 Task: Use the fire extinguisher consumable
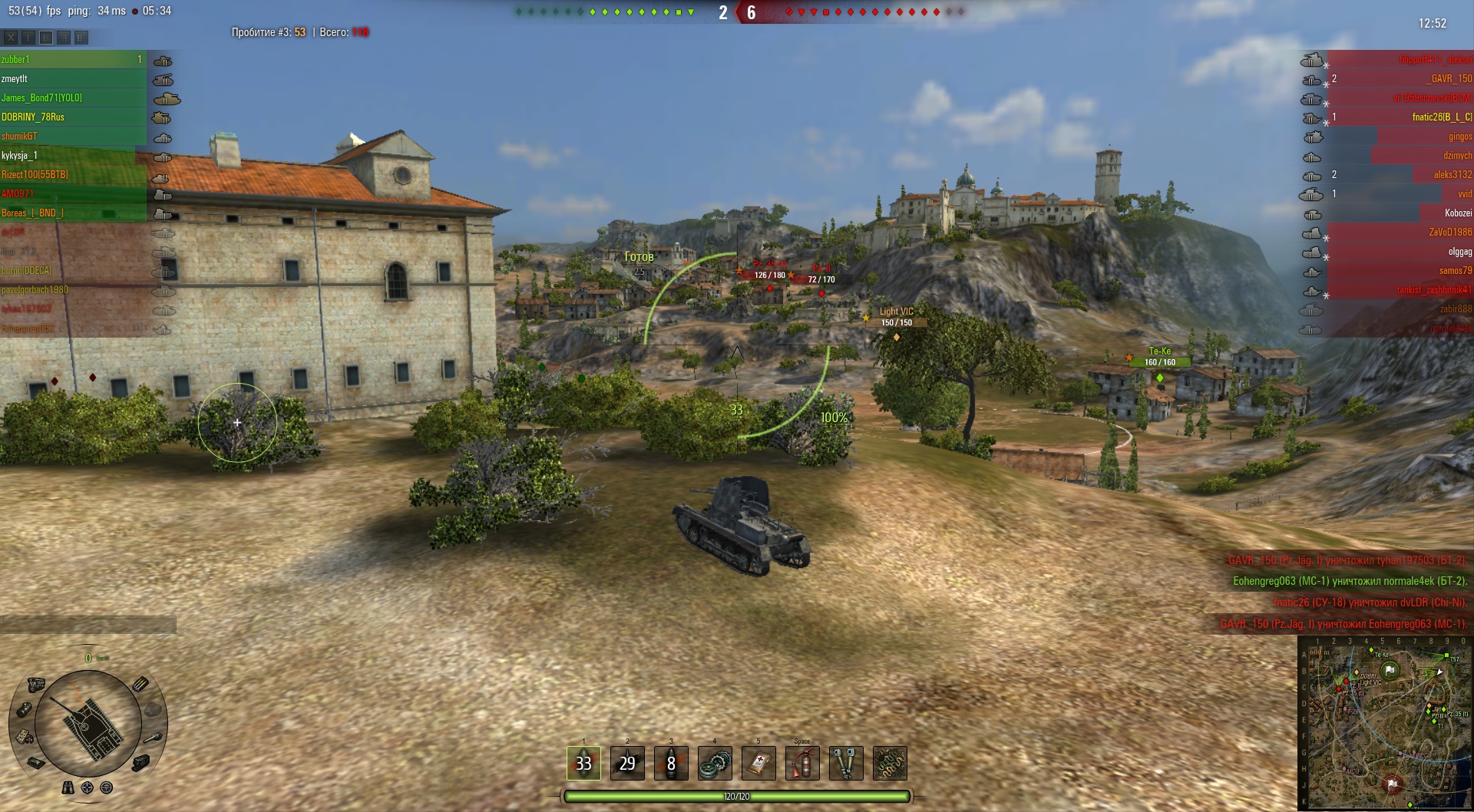(802, 764)
